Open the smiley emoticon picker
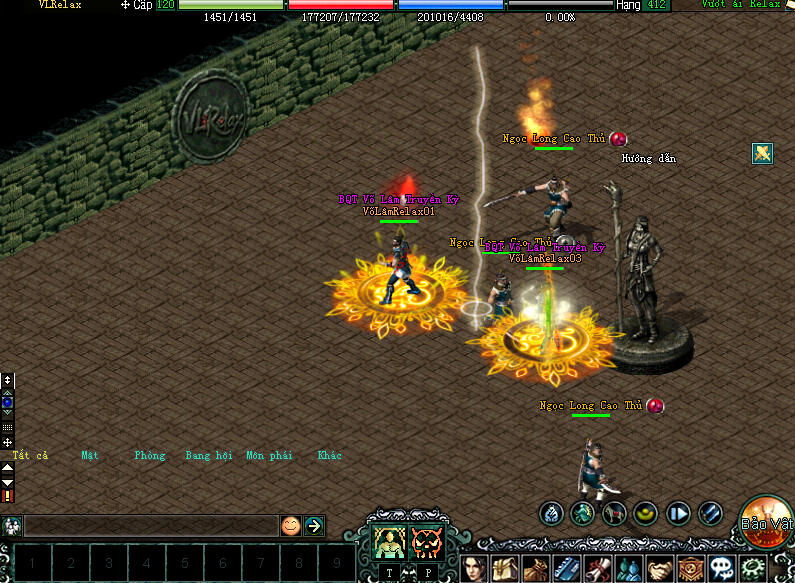Viewport: 795px width, 583px height. tap(290, 525)
